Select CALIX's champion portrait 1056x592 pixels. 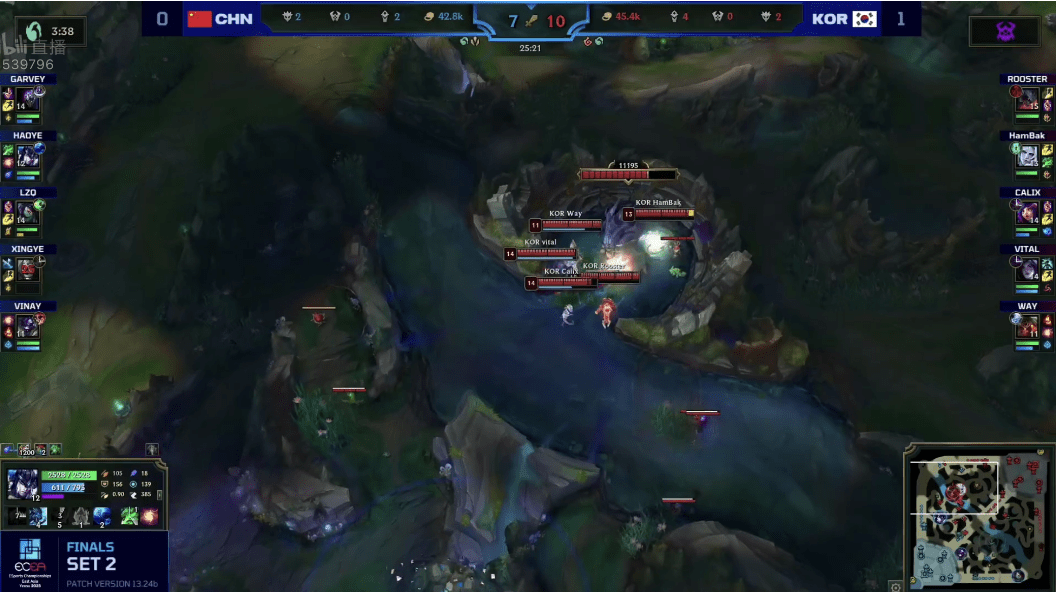1027,212
